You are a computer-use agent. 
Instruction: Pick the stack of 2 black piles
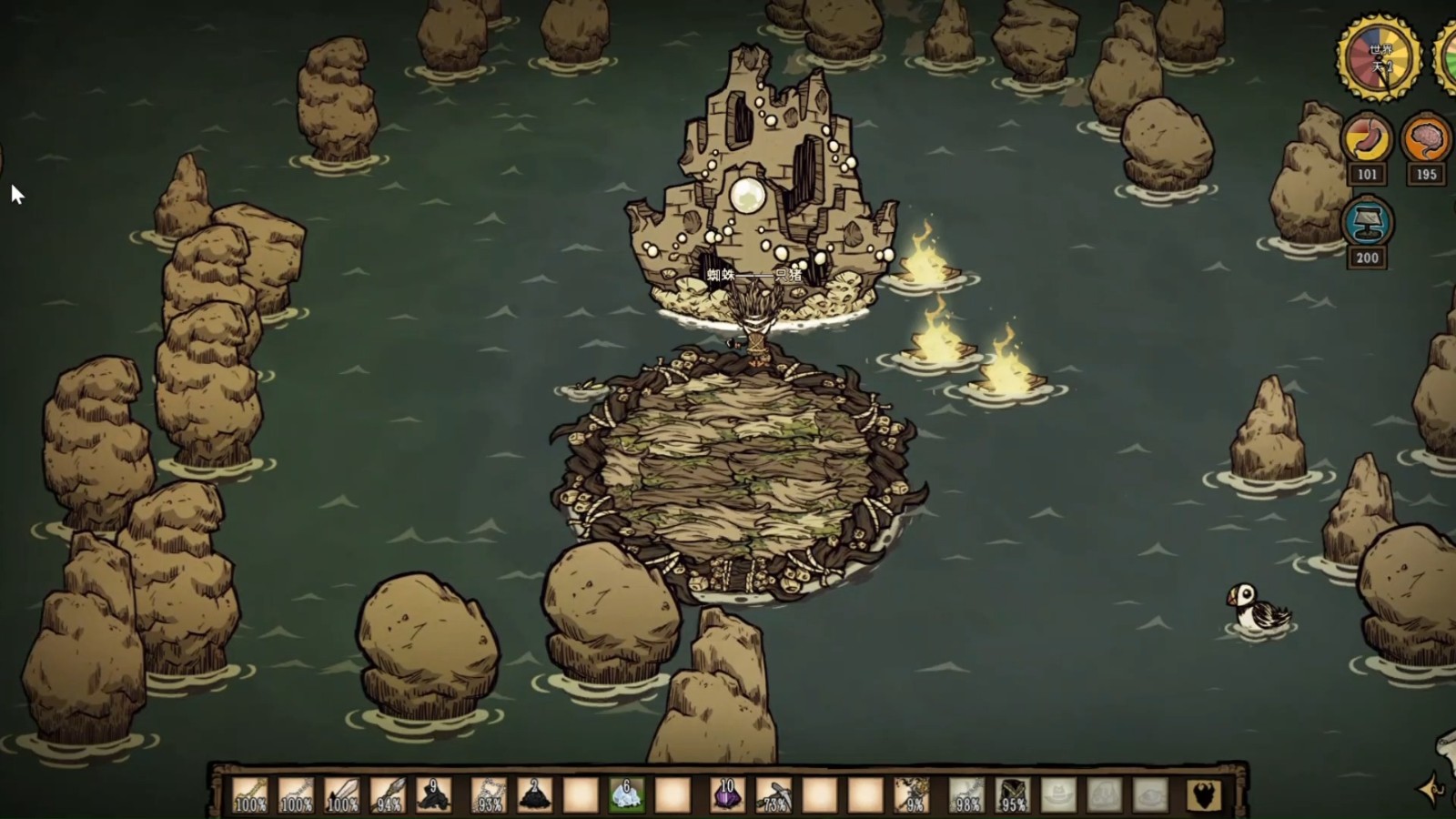coord(534,794)
